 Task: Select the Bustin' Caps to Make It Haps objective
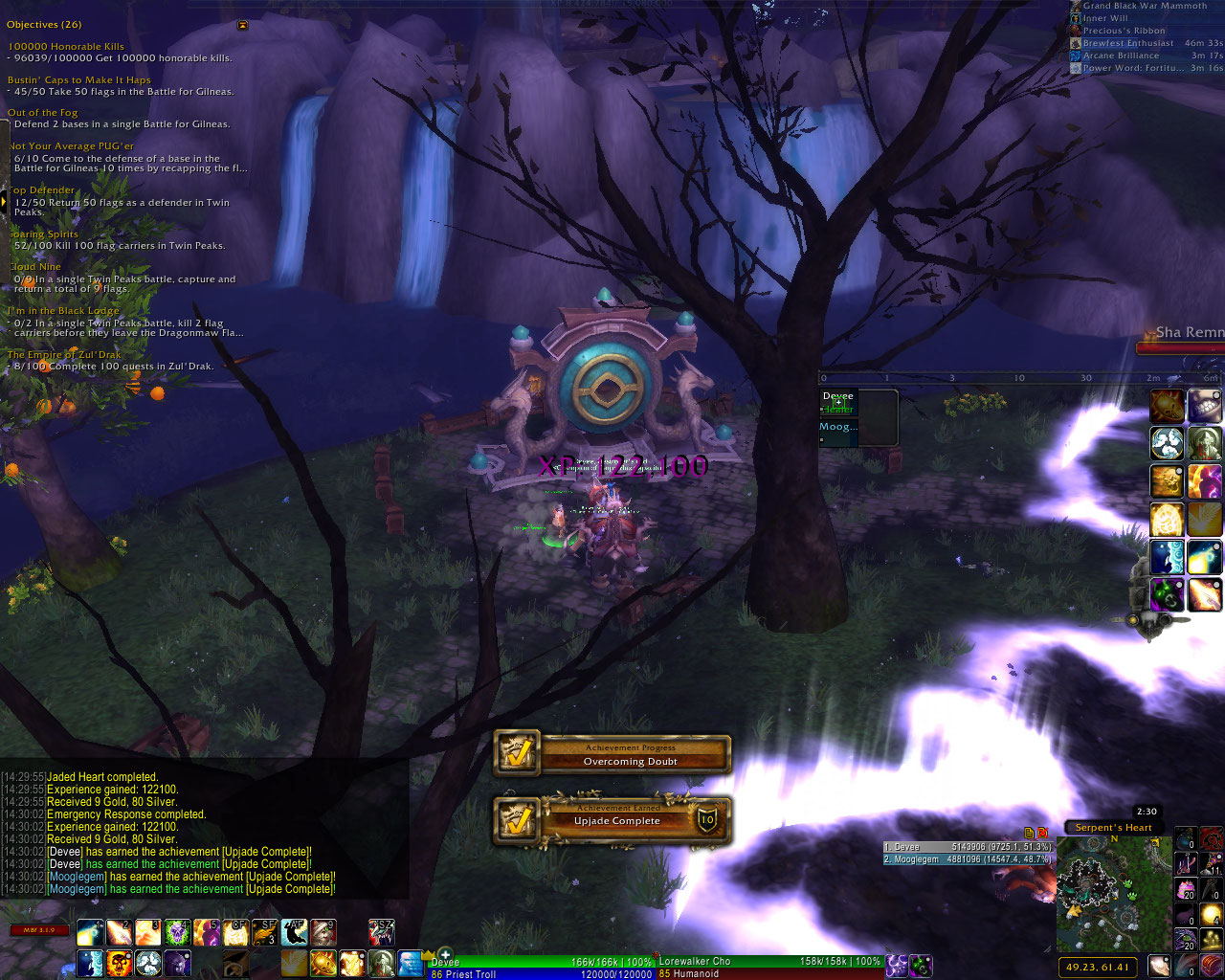coord(79,80)
